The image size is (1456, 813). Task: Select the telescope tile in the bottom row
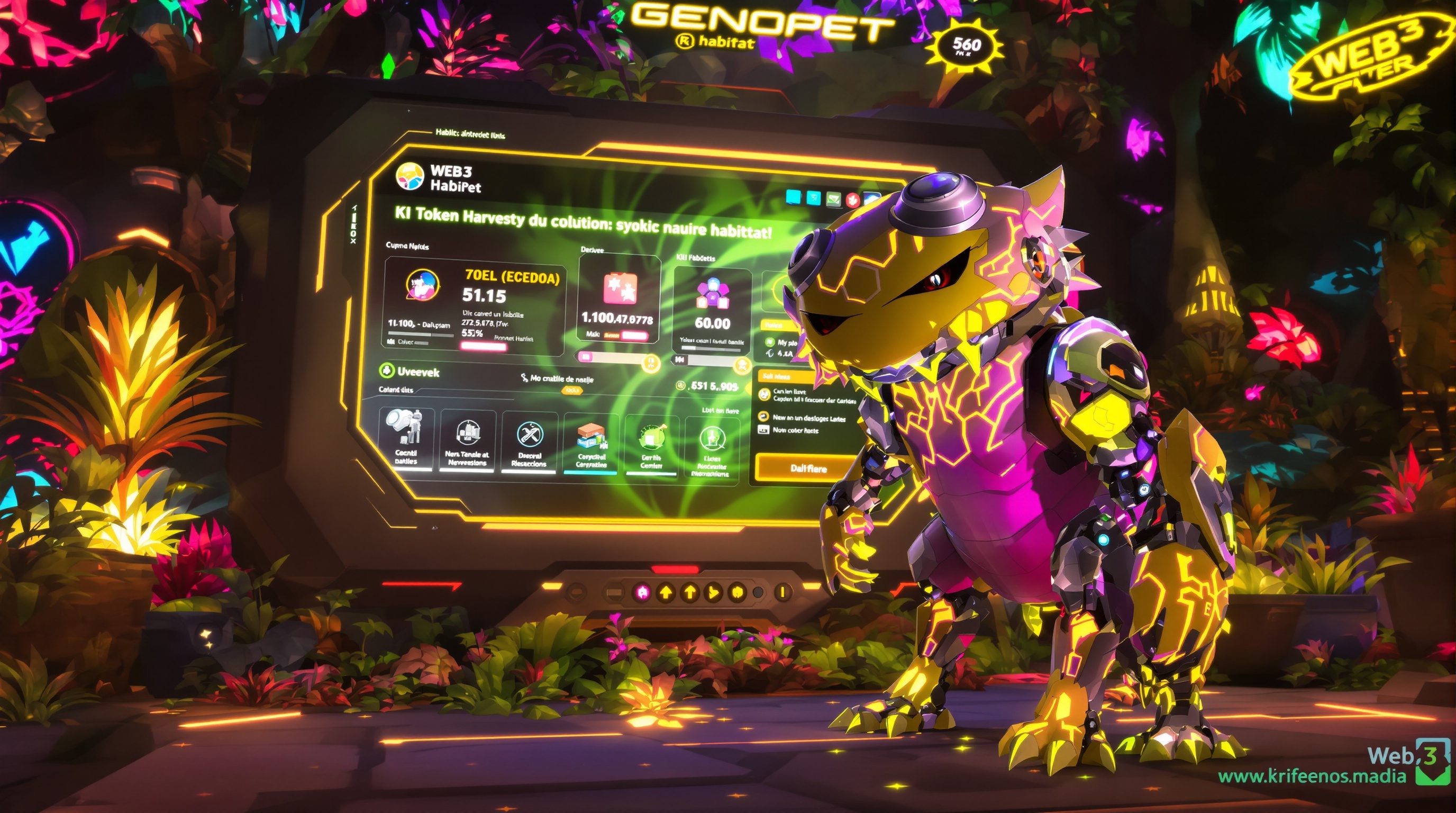click(x=405, y=441)
